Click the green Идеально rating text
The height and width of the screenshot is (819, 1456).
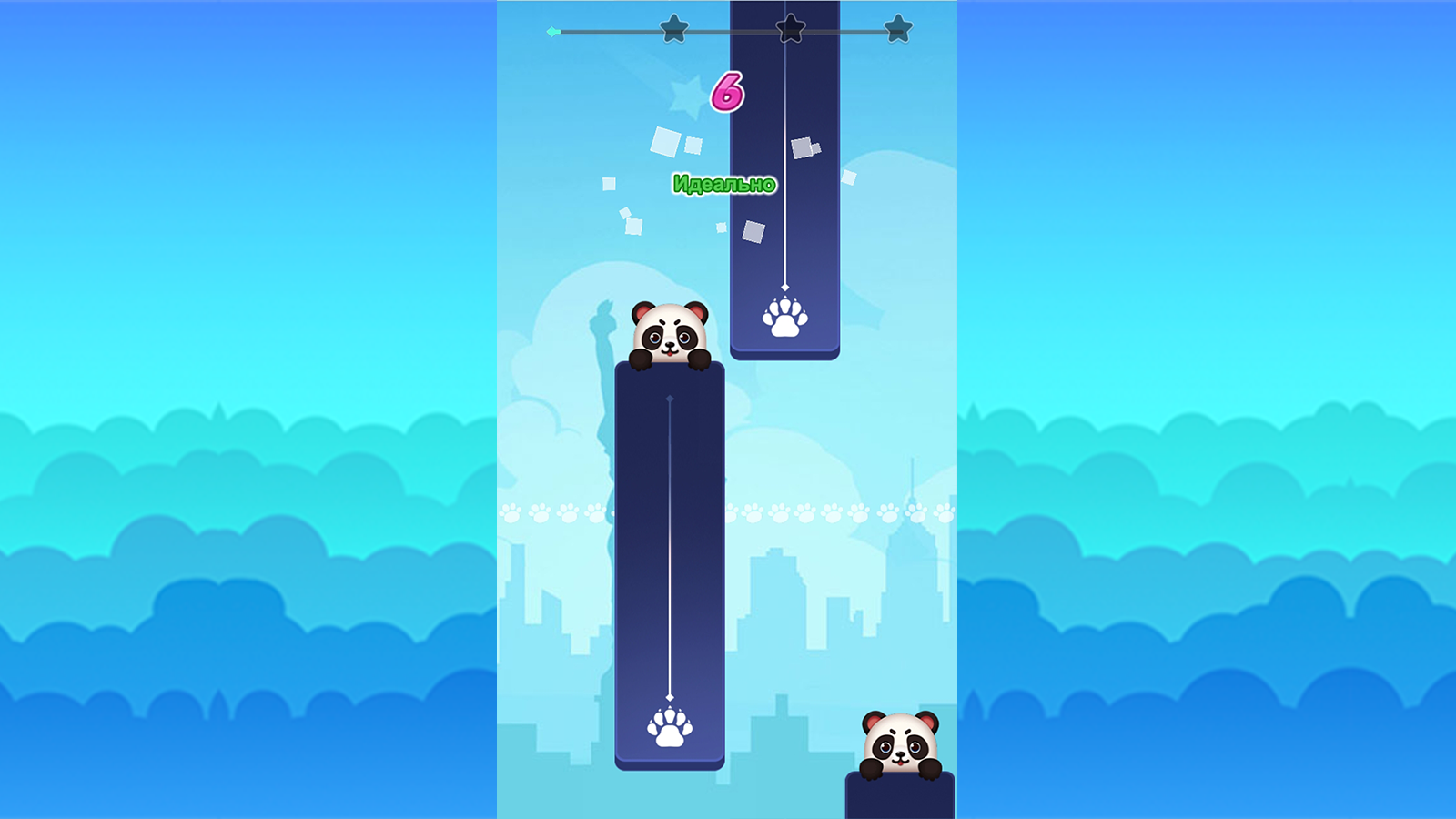point(723,183)
